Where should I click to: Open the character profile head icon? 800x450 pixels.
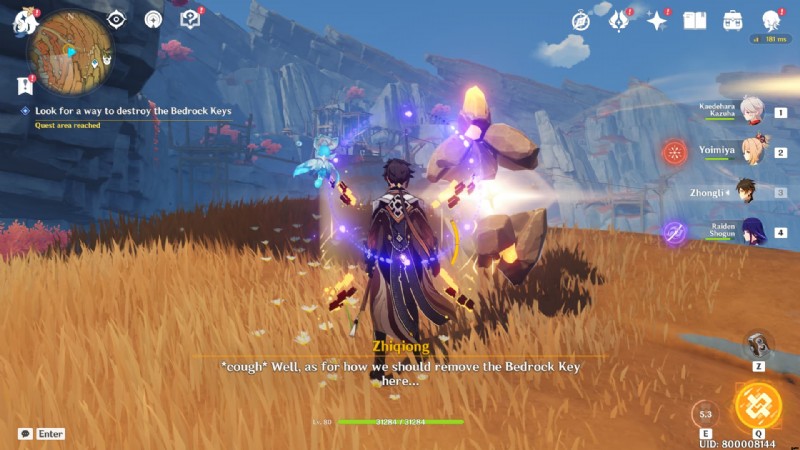click(x=771, y=20)
